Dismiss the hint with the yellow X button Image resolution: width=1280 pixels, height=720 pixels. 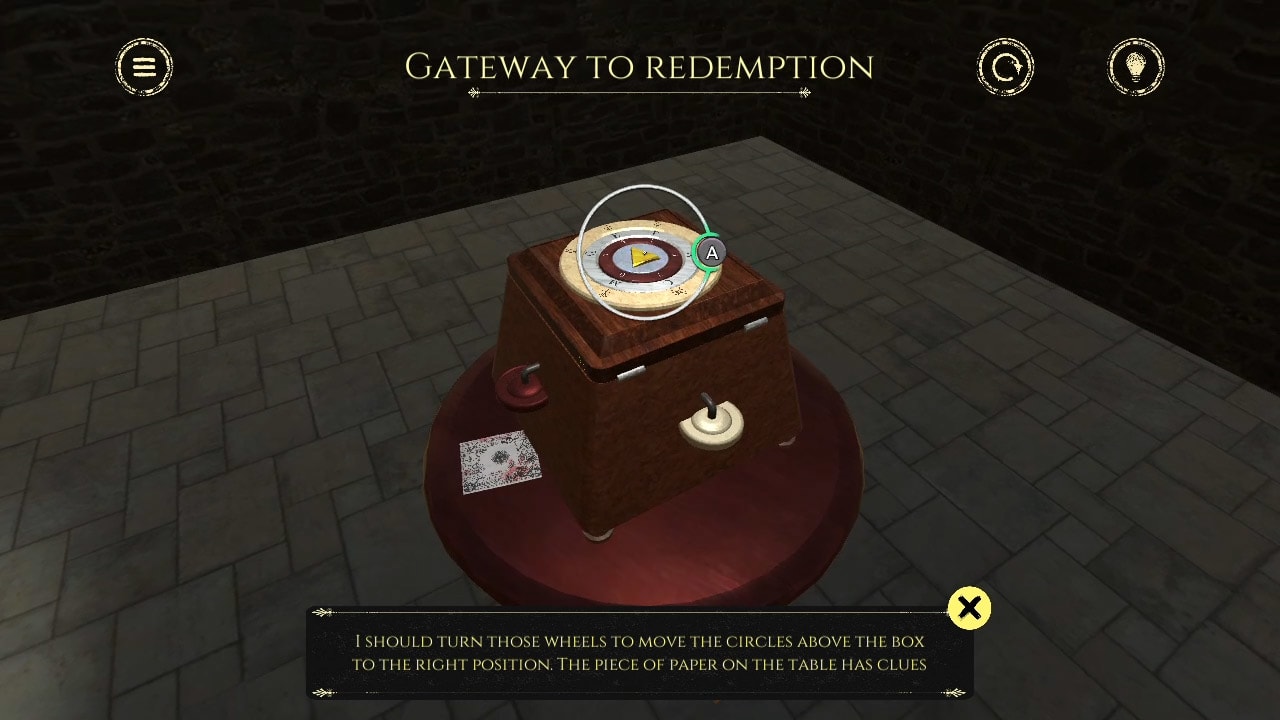(969, 607)
